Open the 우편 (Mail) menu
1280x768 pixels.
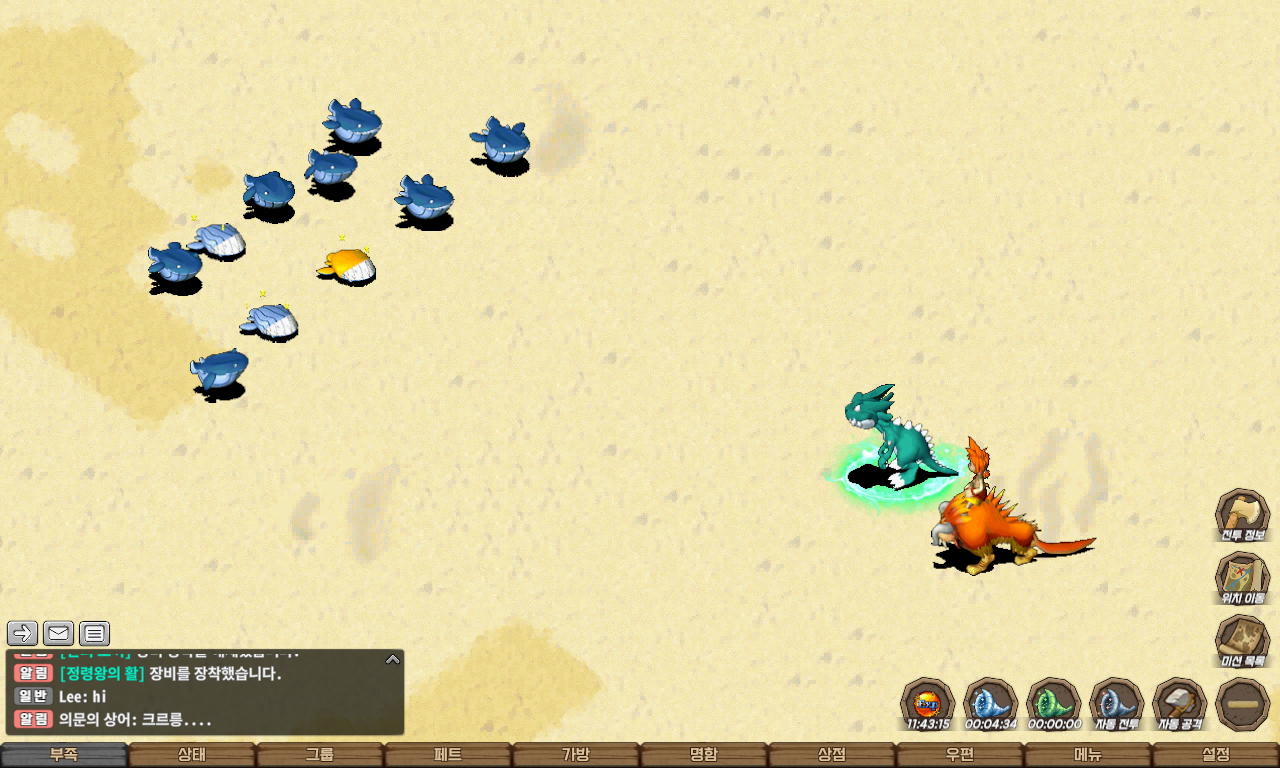960,755
